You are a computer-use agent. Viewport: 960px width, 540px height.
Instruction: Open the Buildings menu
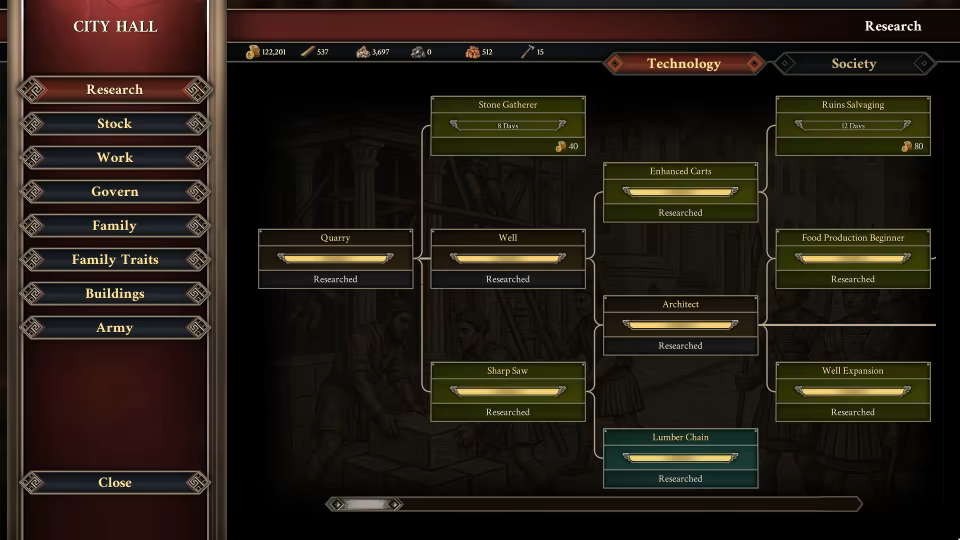tap(114, 294)
